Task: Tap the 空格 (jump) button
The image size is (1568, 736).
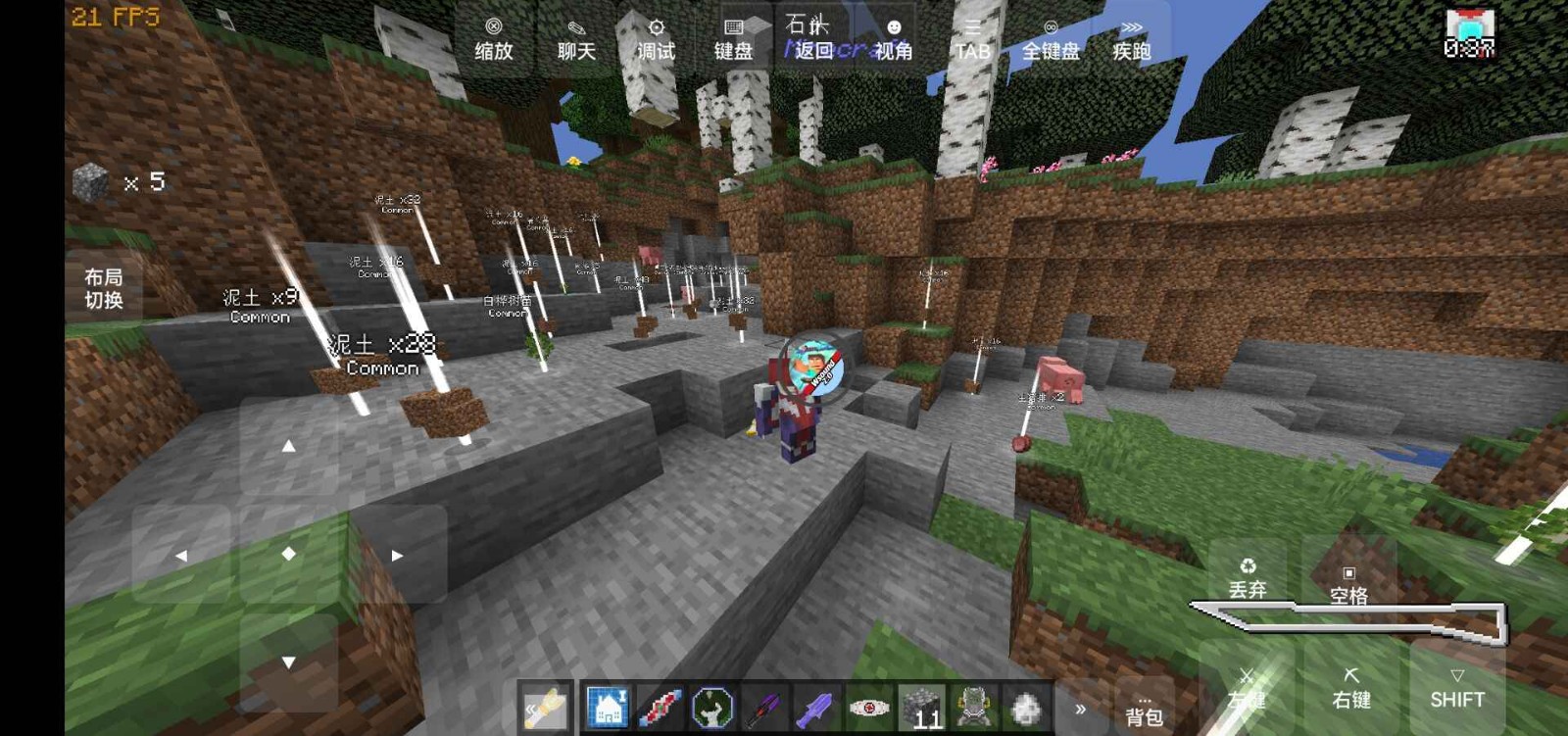Action: point(1348,584)
